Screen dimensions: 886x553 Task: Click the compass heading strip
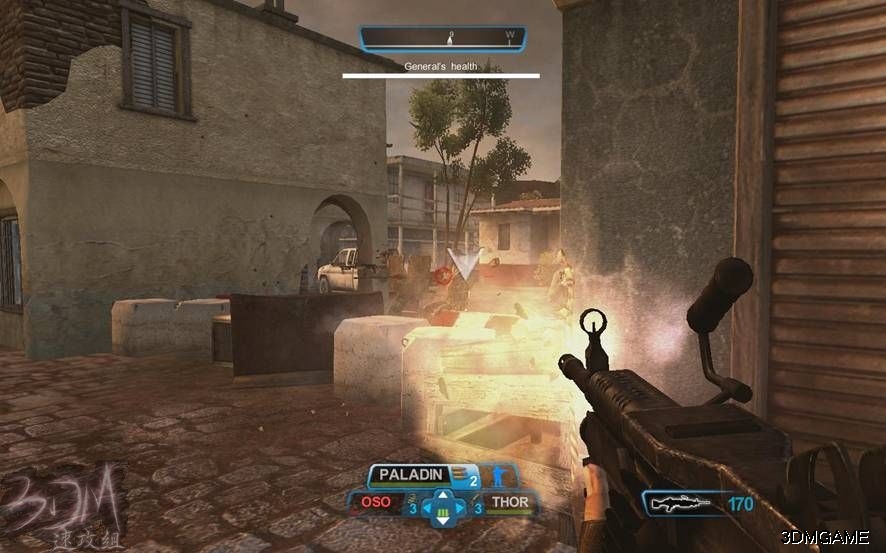[441, 39]
